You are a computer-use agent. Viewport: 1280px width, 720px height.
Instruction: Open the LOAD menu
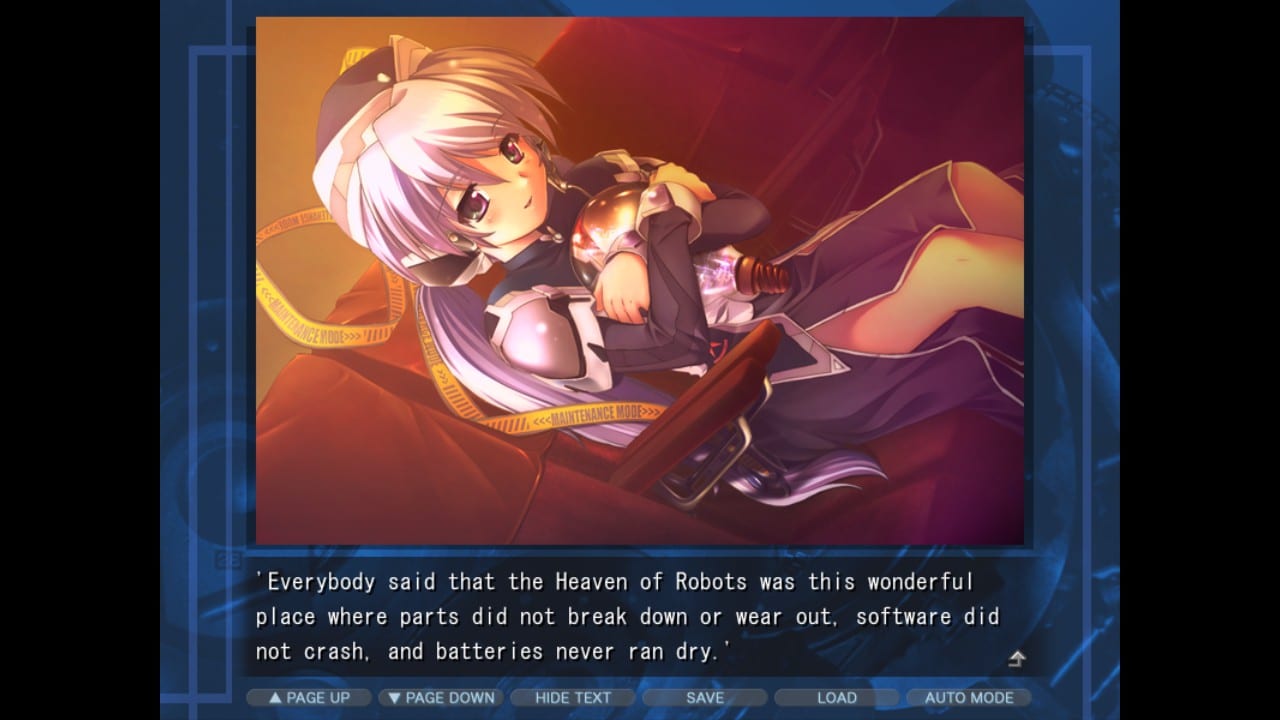[x=837, y=698]
